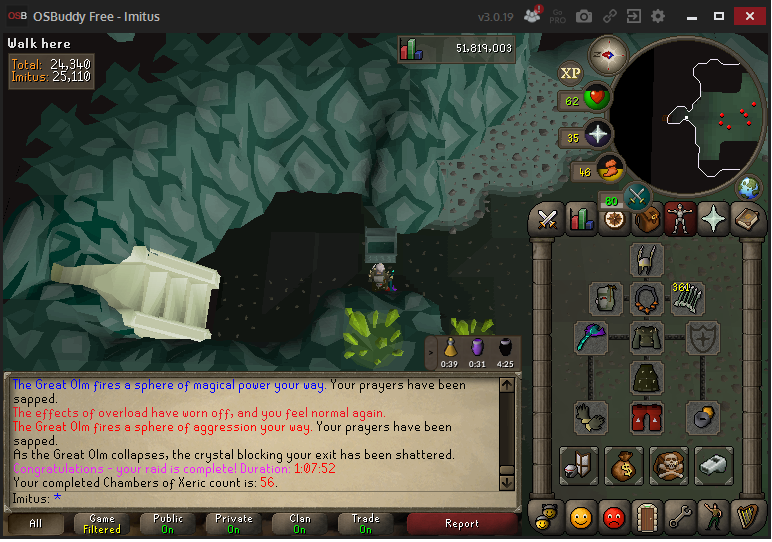The image size is (772, 542).
Task: Open the Combat Options tab
Action: point(548,219)
